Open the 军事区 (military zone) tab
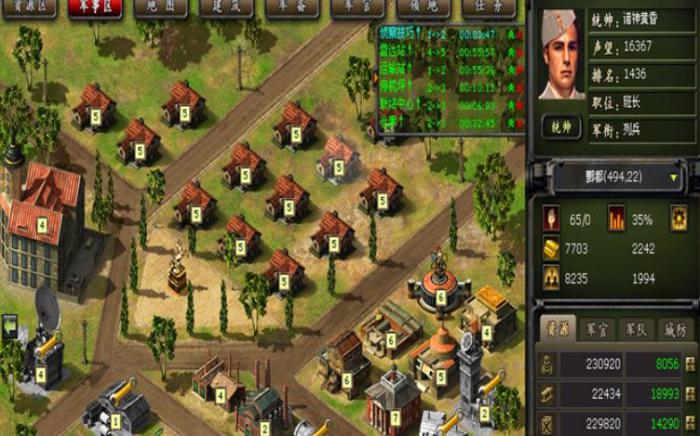Viewport: 700px width, 436px height. (95, 6)
